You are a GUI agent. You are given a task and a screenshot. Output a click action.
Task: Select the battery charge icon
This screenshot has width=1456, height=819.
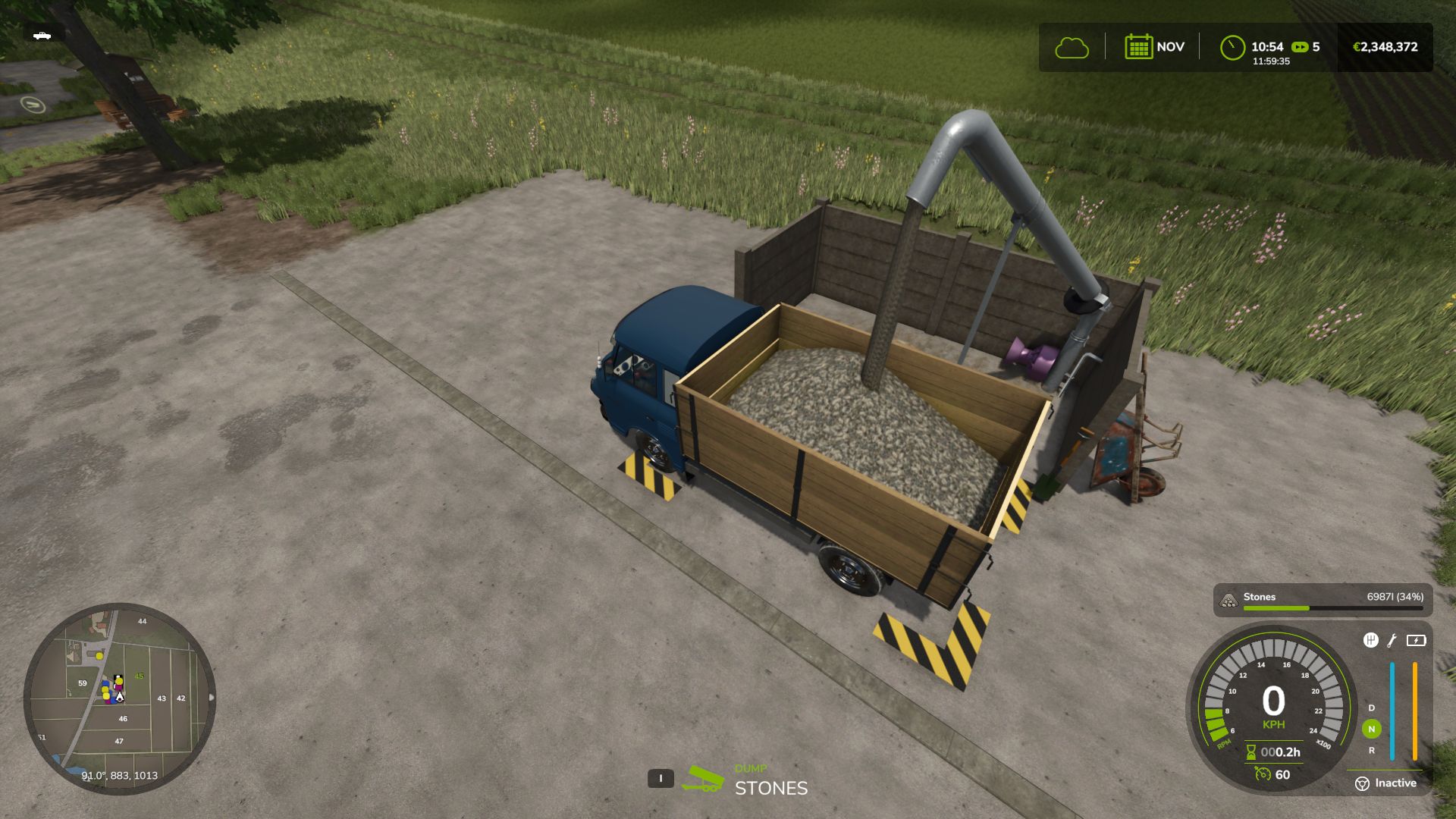tap(1416, 641)
